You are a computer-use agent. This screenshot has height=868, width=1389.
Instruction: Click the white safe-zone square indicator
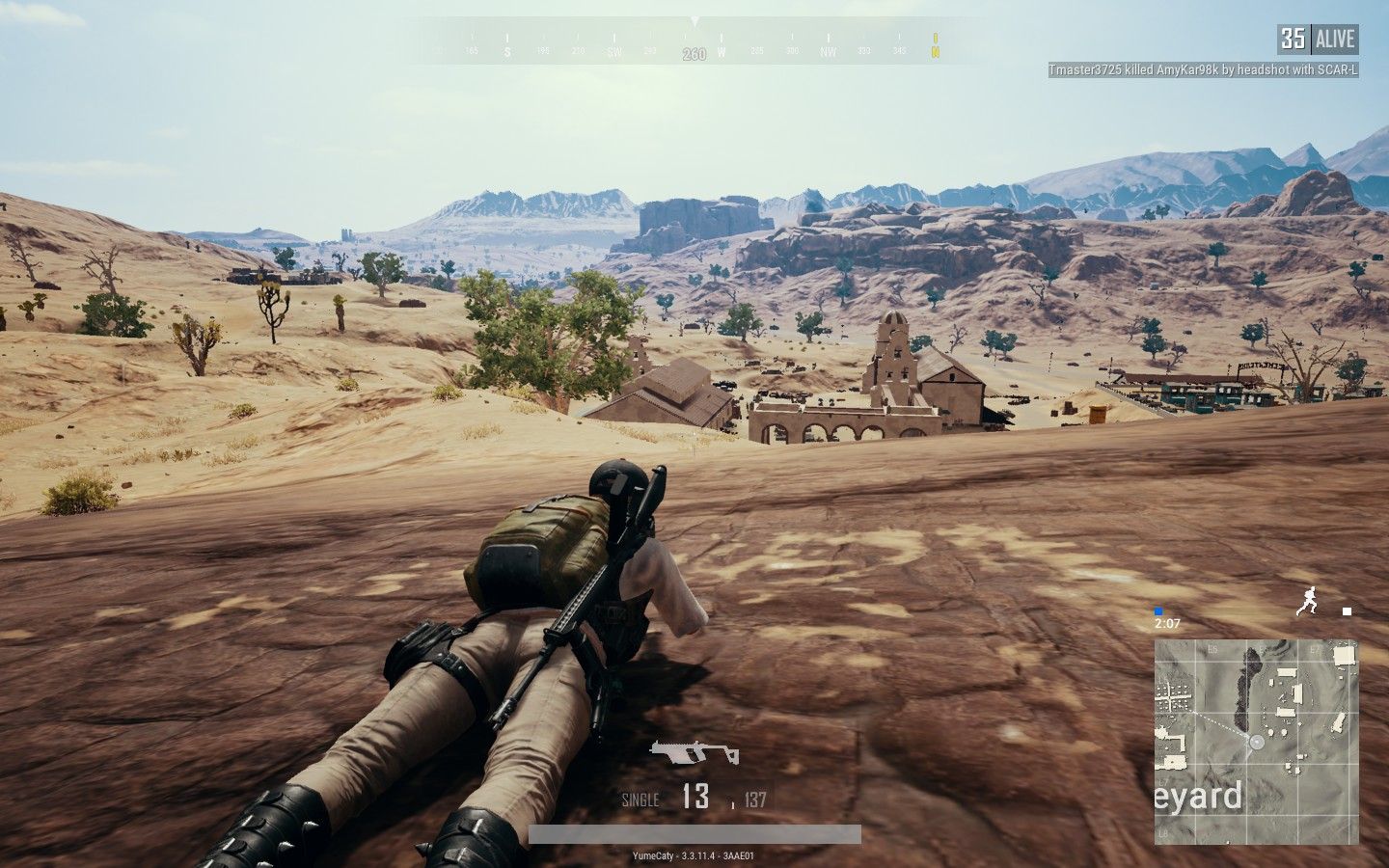[1346, 610]
